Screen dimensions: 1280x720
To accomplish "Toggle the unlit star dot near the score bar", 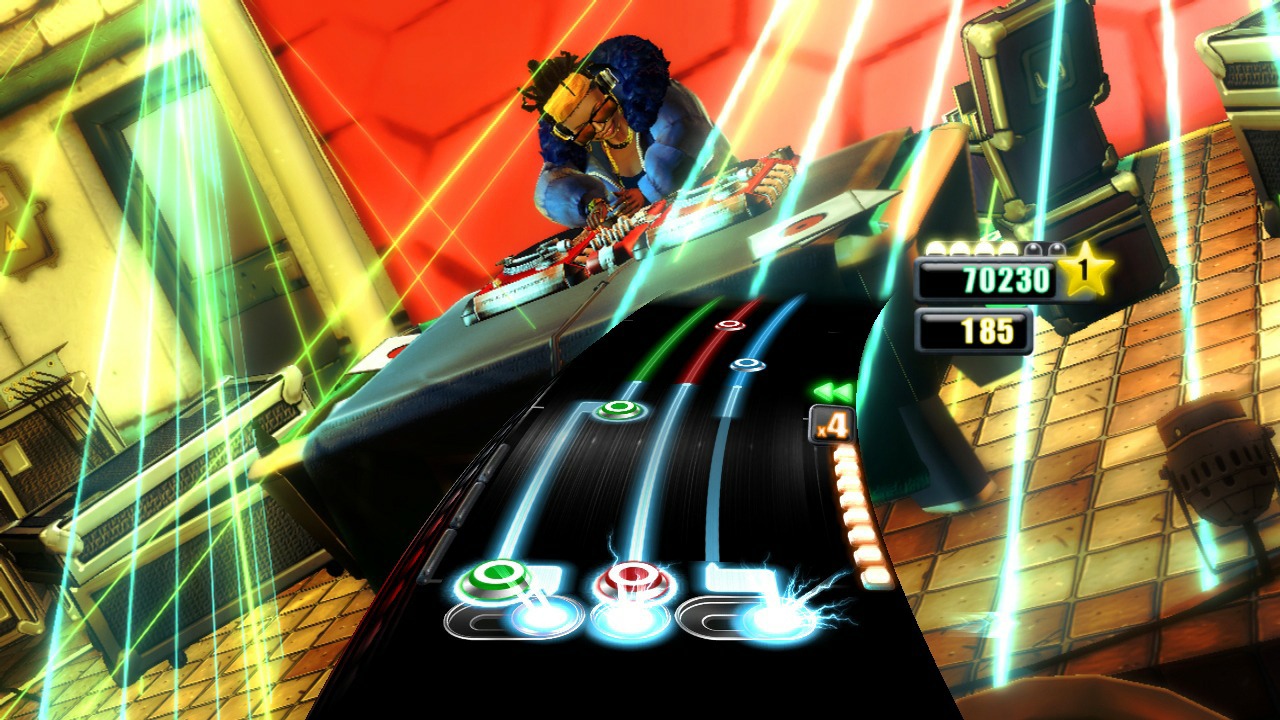I will coord(1033,247).
